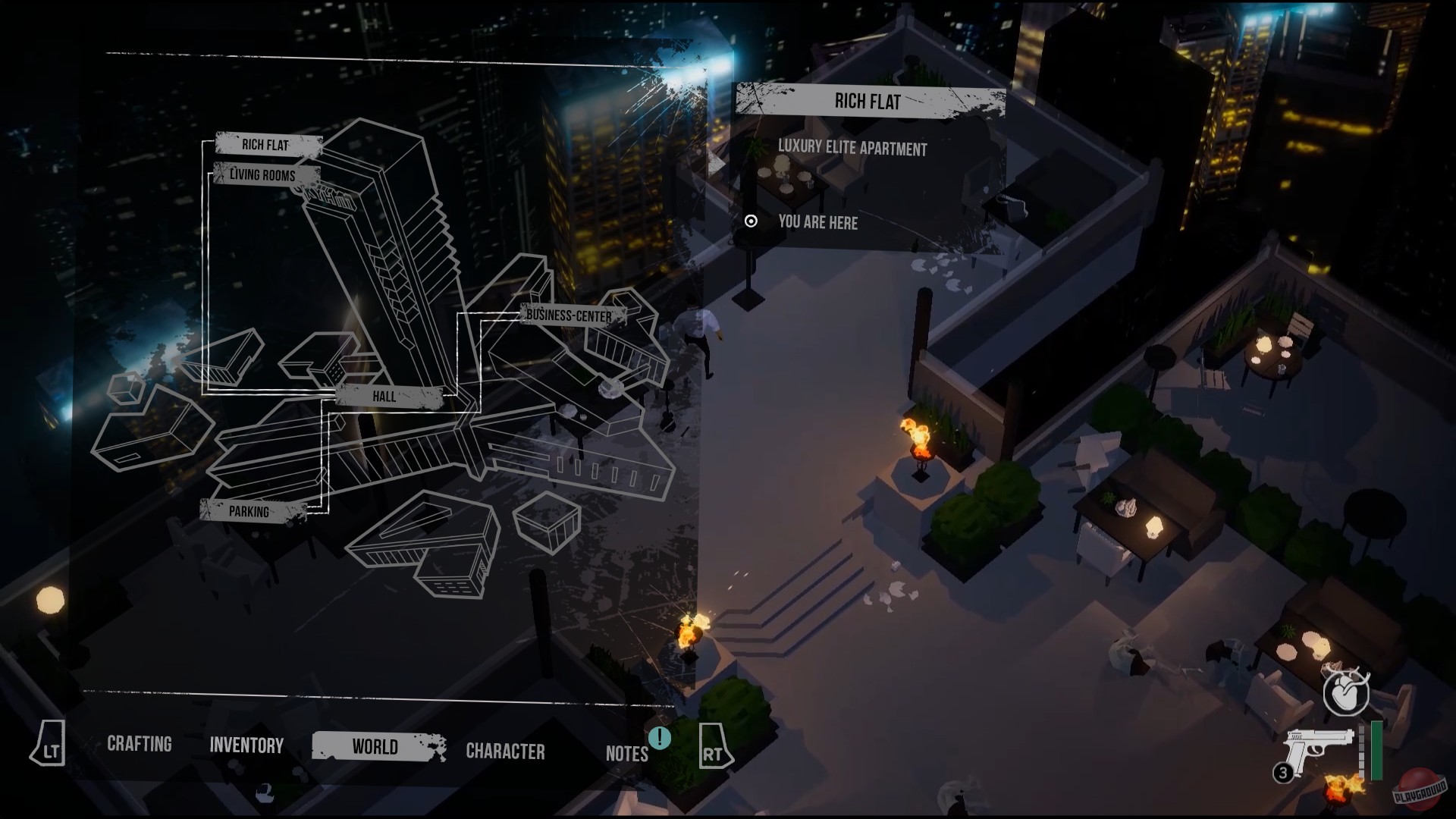Open the Inventory tab
The height and width of the screenshot is (819, 1456).
246,745
